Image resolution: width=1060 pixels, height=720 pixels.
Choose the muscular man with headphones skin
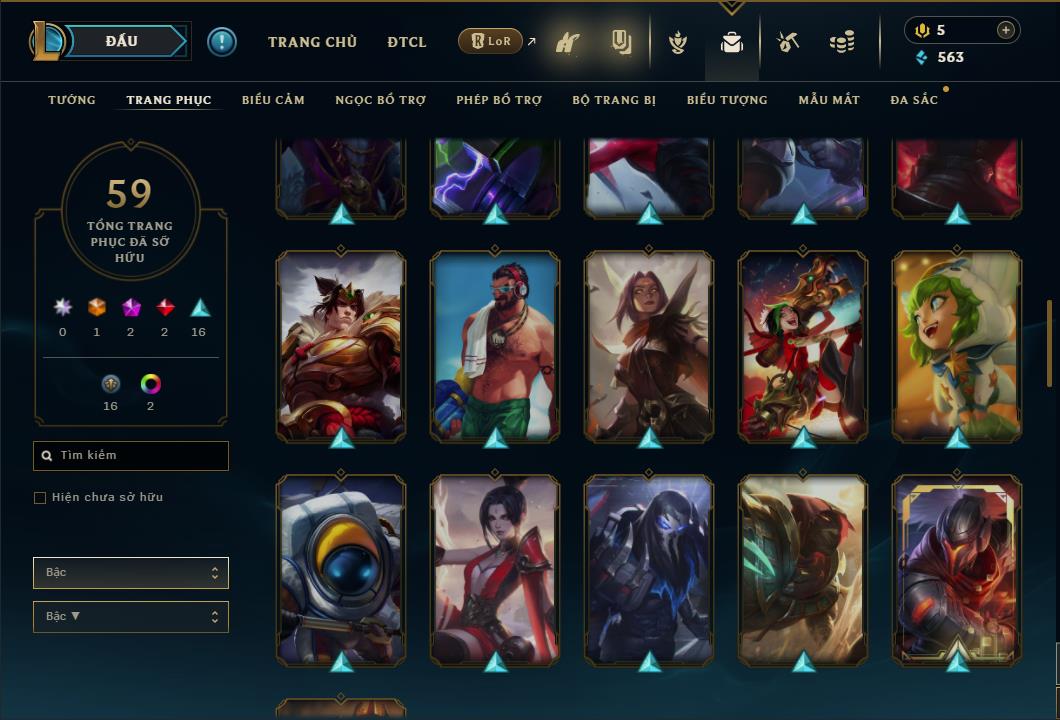coord(495,345)
